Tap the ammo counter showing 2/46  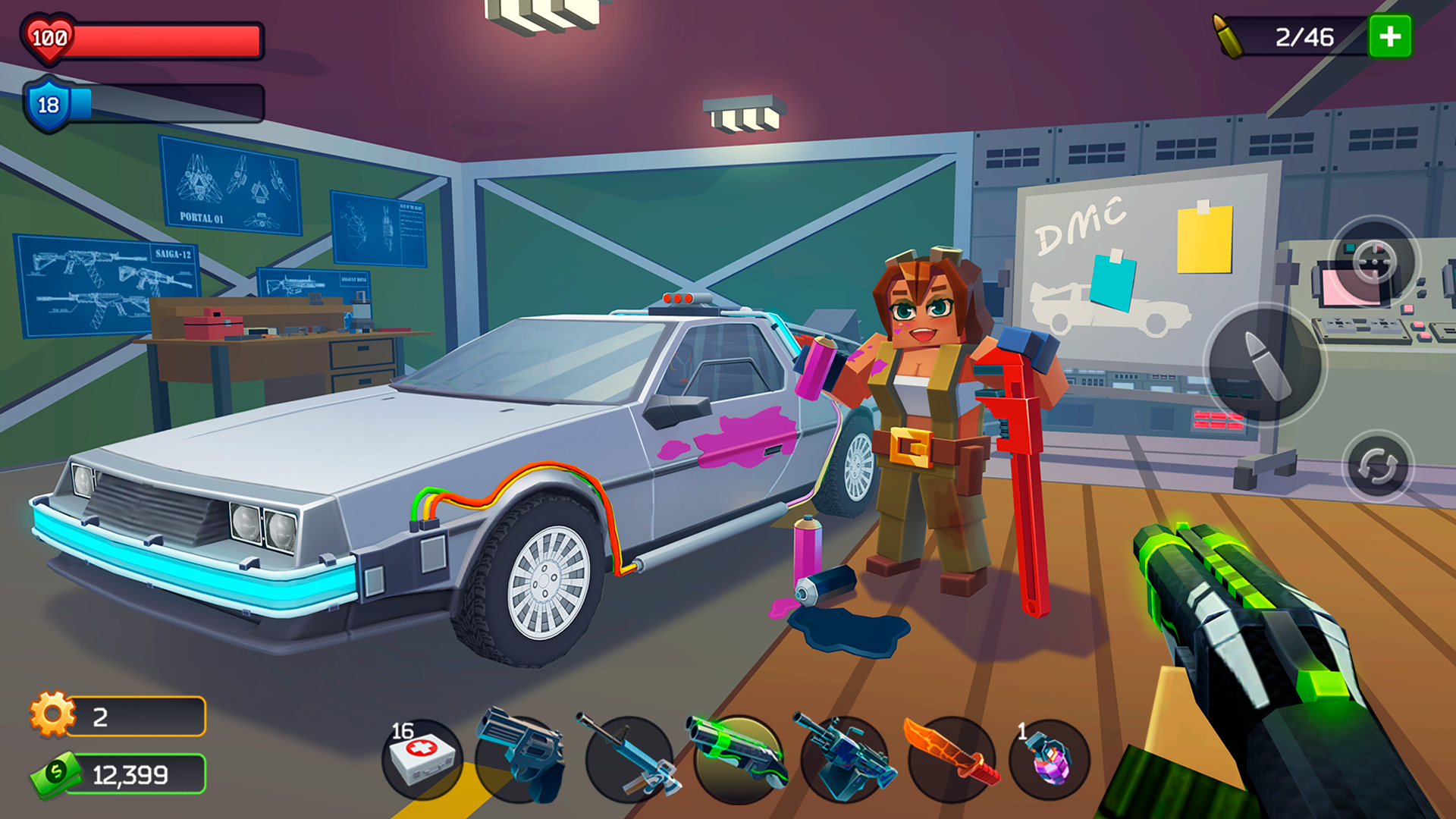pos(1306,36)
